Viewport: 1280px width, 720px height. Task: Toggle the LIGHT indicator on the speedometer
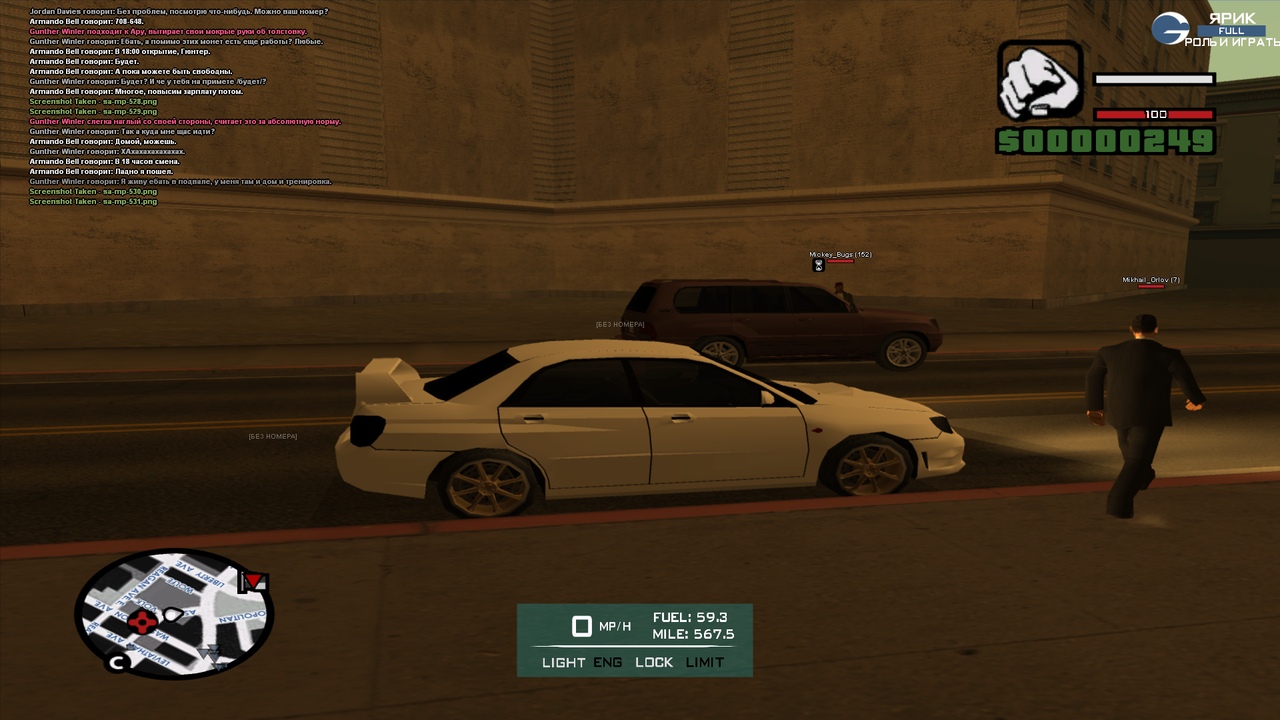coord(563,662)
